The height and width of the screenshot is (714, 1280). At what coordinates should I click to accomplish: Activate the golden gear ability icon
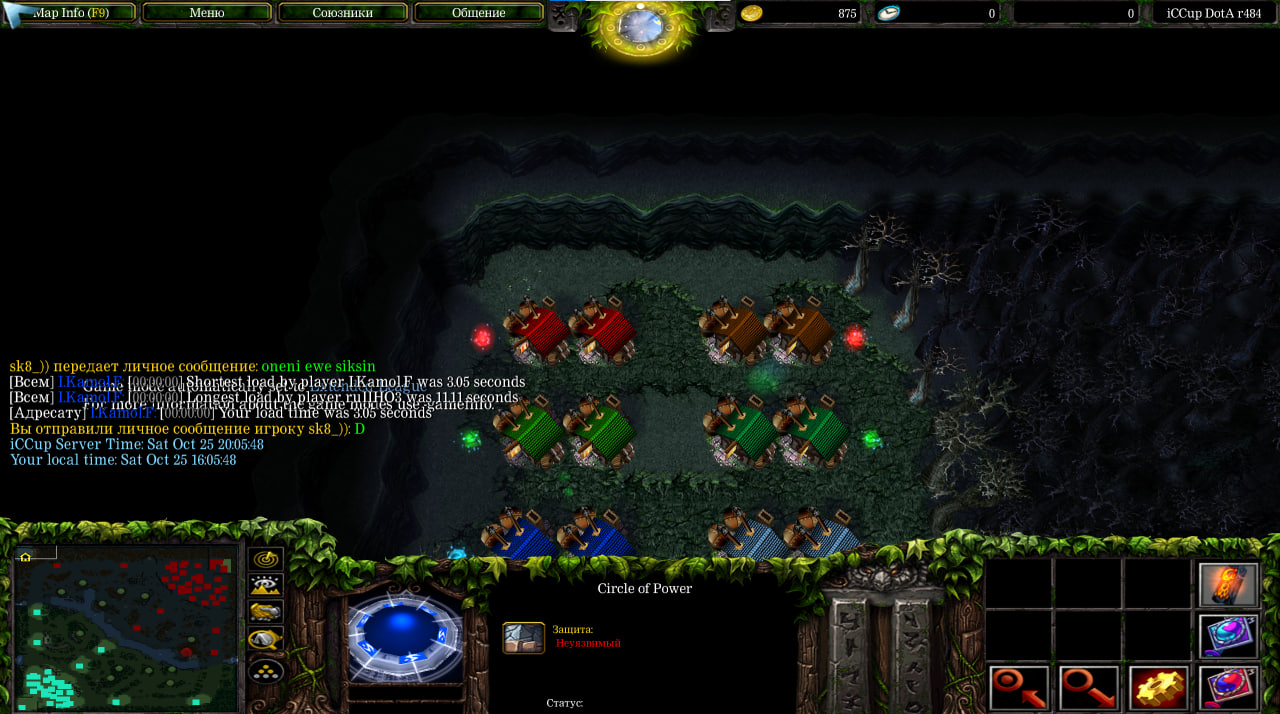coord(1158,688)
